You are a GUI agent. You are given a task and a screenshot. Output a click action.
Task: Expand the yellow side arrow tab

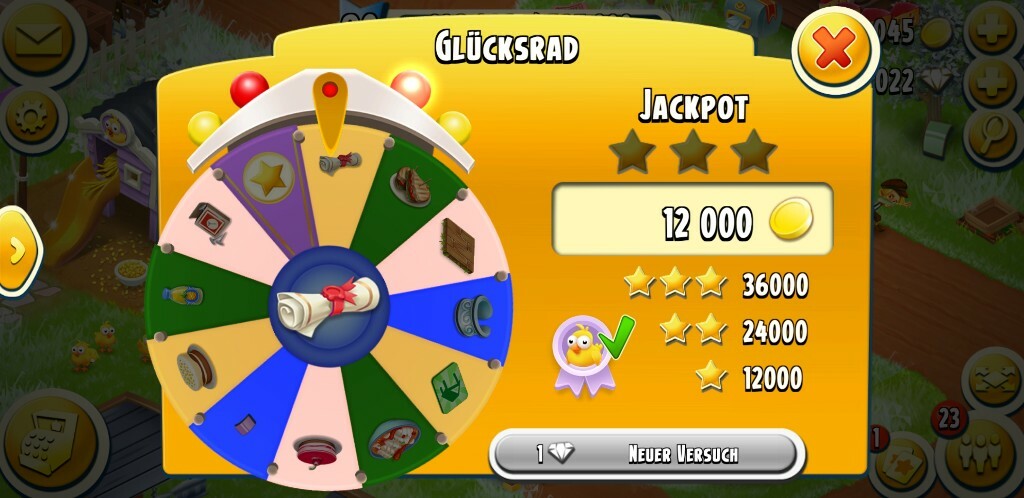click(x=16, y=250)
